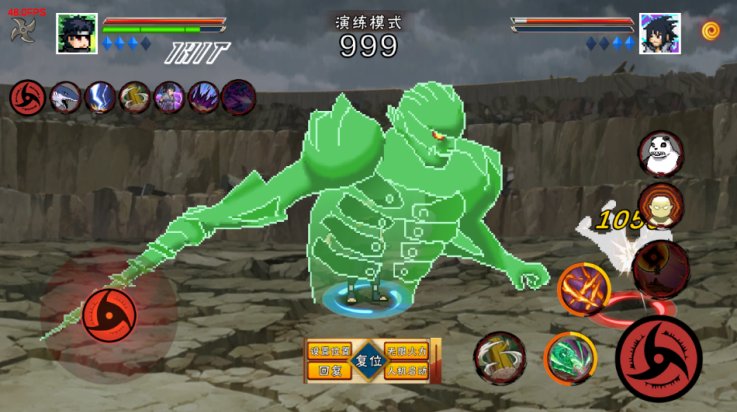Image resolution: width=737 pixels, height=412 pixels.
Task: Activate the dark red flame skill
Action: [x=660, y=265]
